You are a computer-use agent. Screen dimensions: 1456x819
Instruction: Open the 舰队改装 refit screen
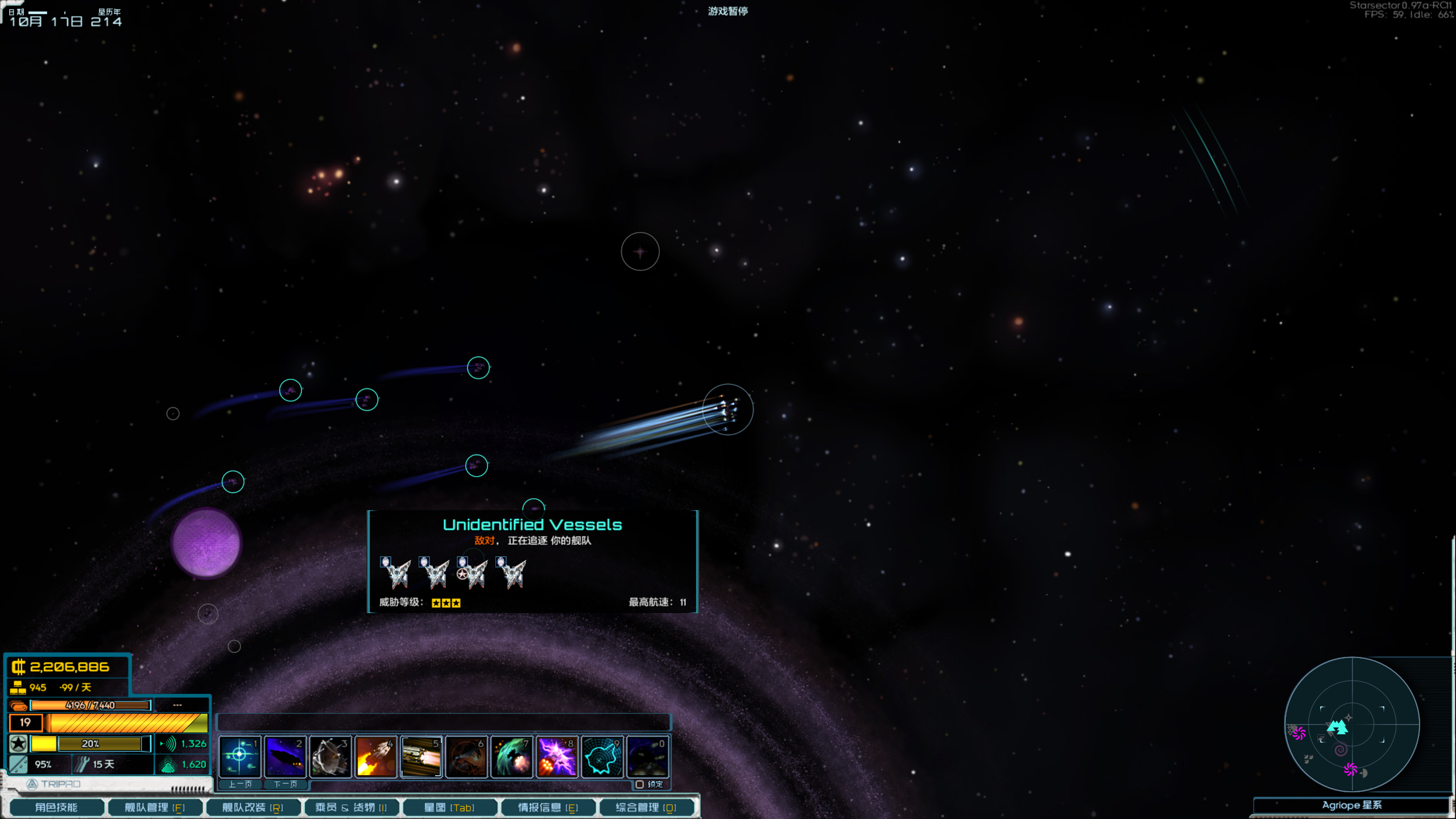coord(253,807)
